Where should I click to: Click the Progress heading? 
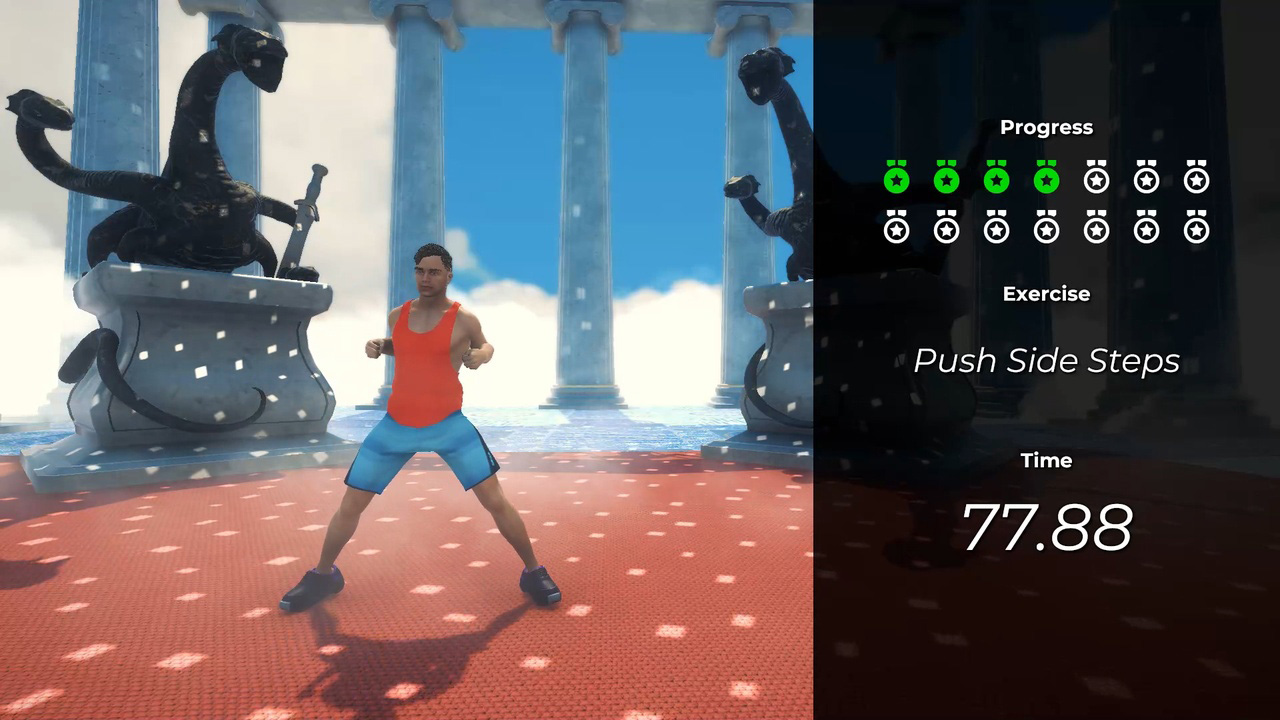point(1046,127)
